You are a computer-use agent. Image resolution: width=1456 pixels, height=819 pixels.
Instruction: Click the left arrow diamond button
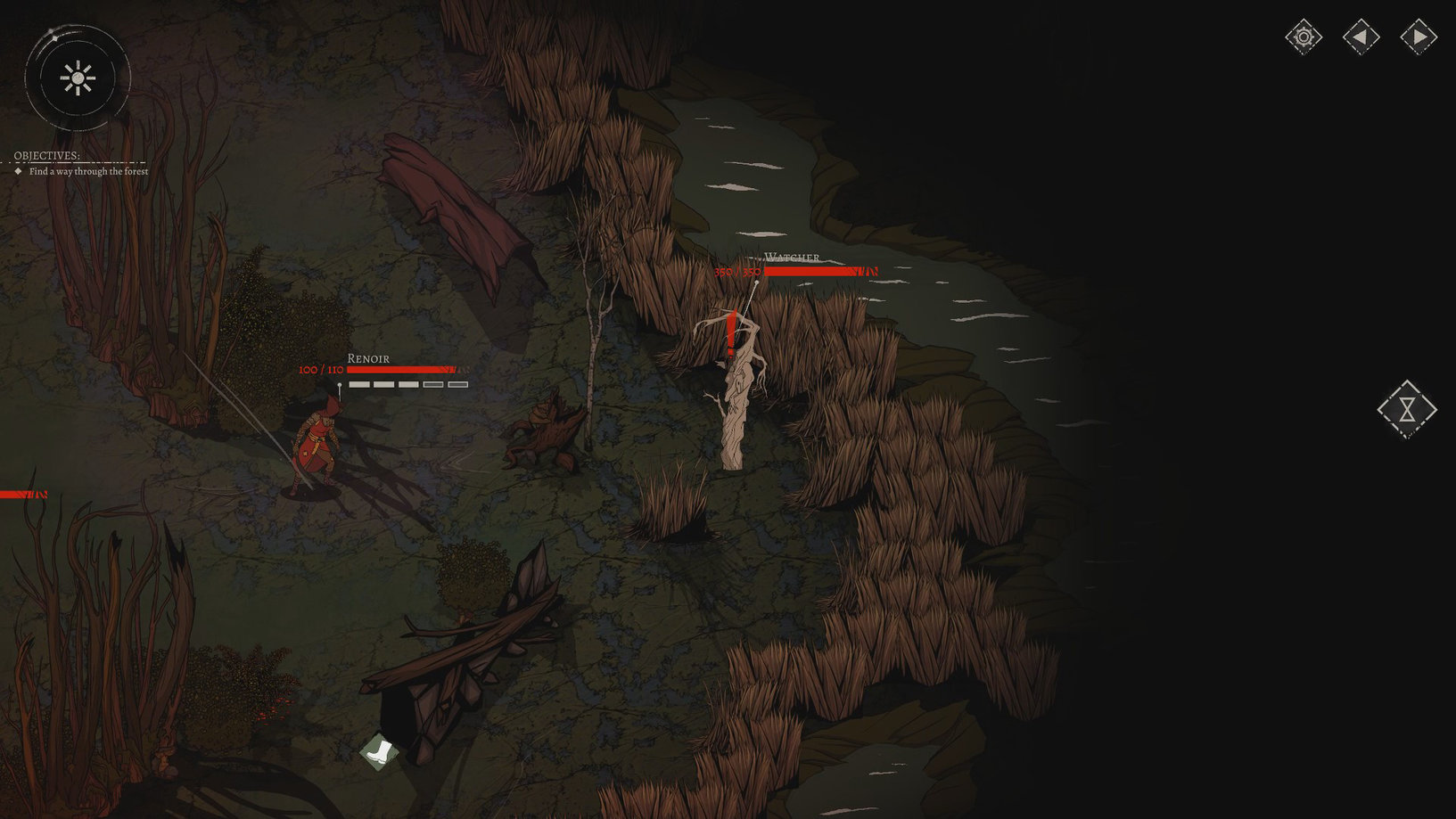[x=1361, y=37]
